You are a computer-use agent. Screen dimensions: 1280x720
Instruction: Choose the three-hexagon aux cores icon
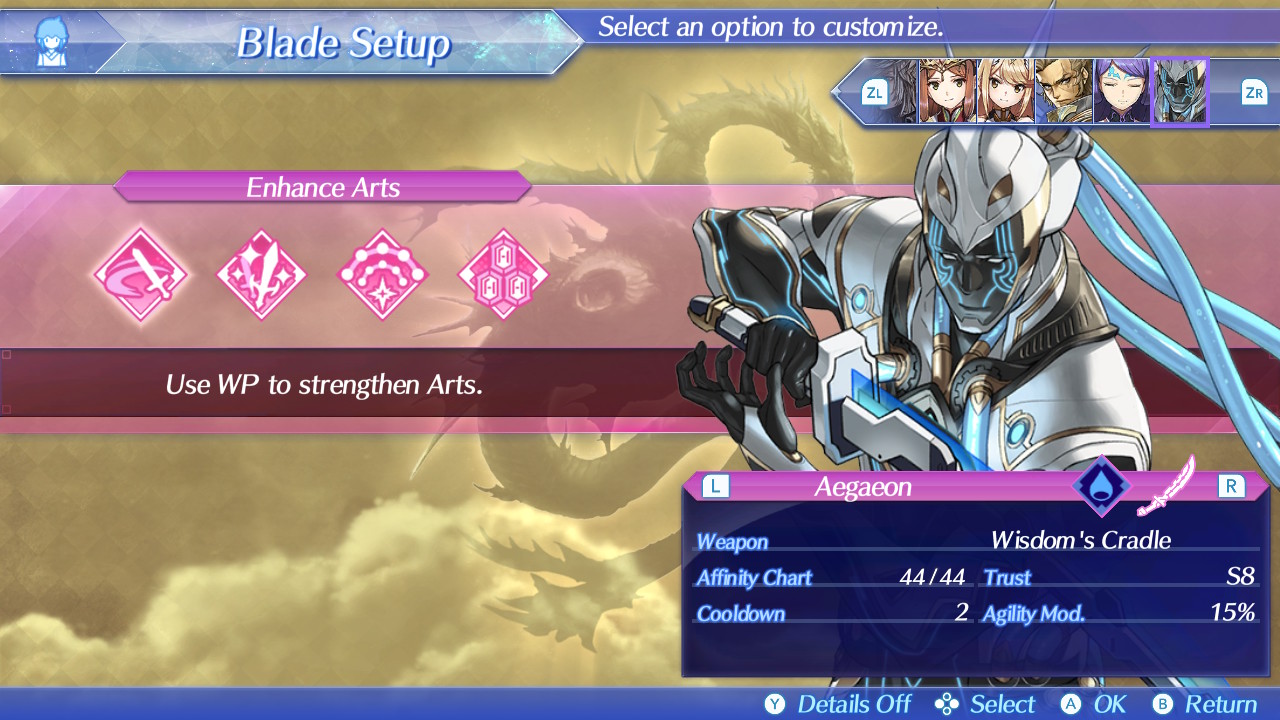(503, 274)
